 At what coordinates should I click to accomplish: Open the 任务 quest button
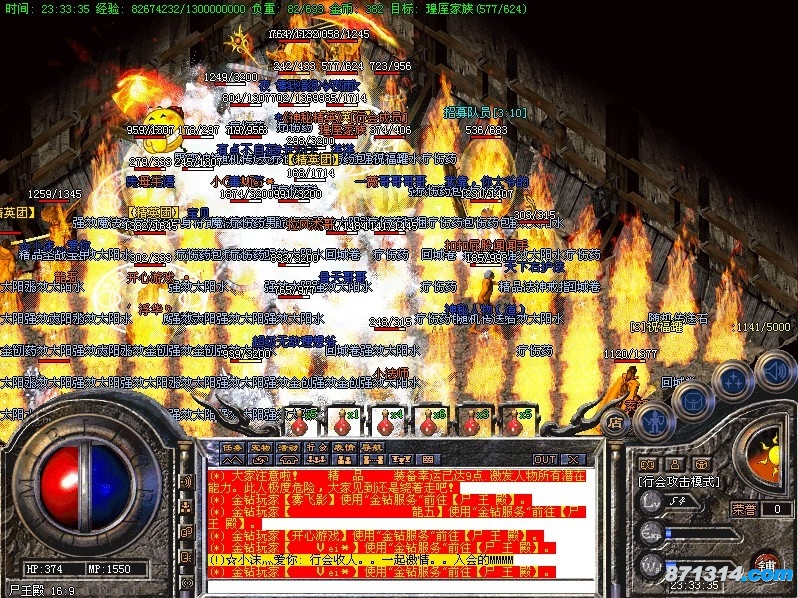pyautogui.click(x=233, y=447)
